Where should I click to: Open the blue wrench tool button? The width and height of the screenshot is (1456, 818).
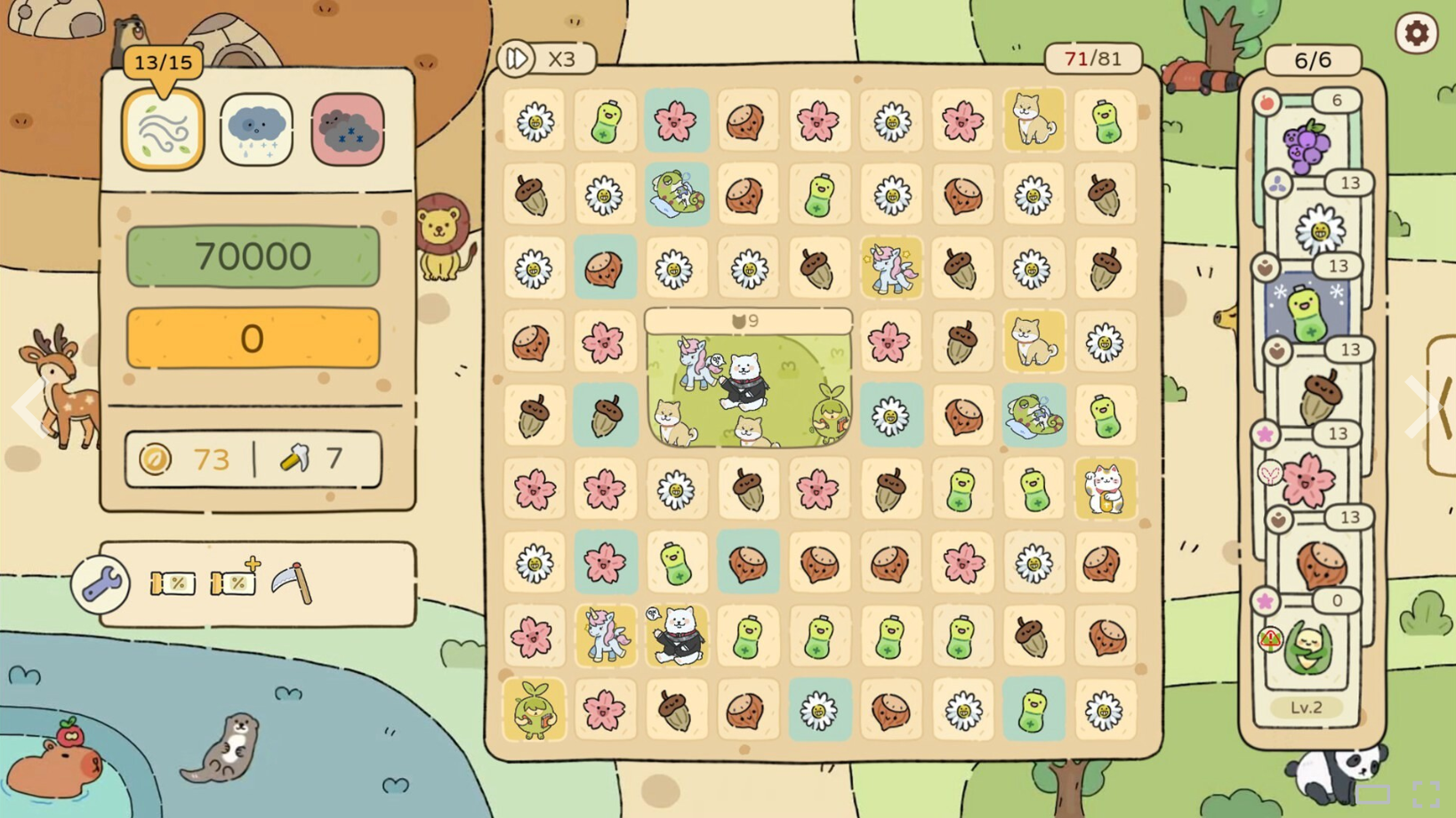pyautogui.click(x=101, y=584)
